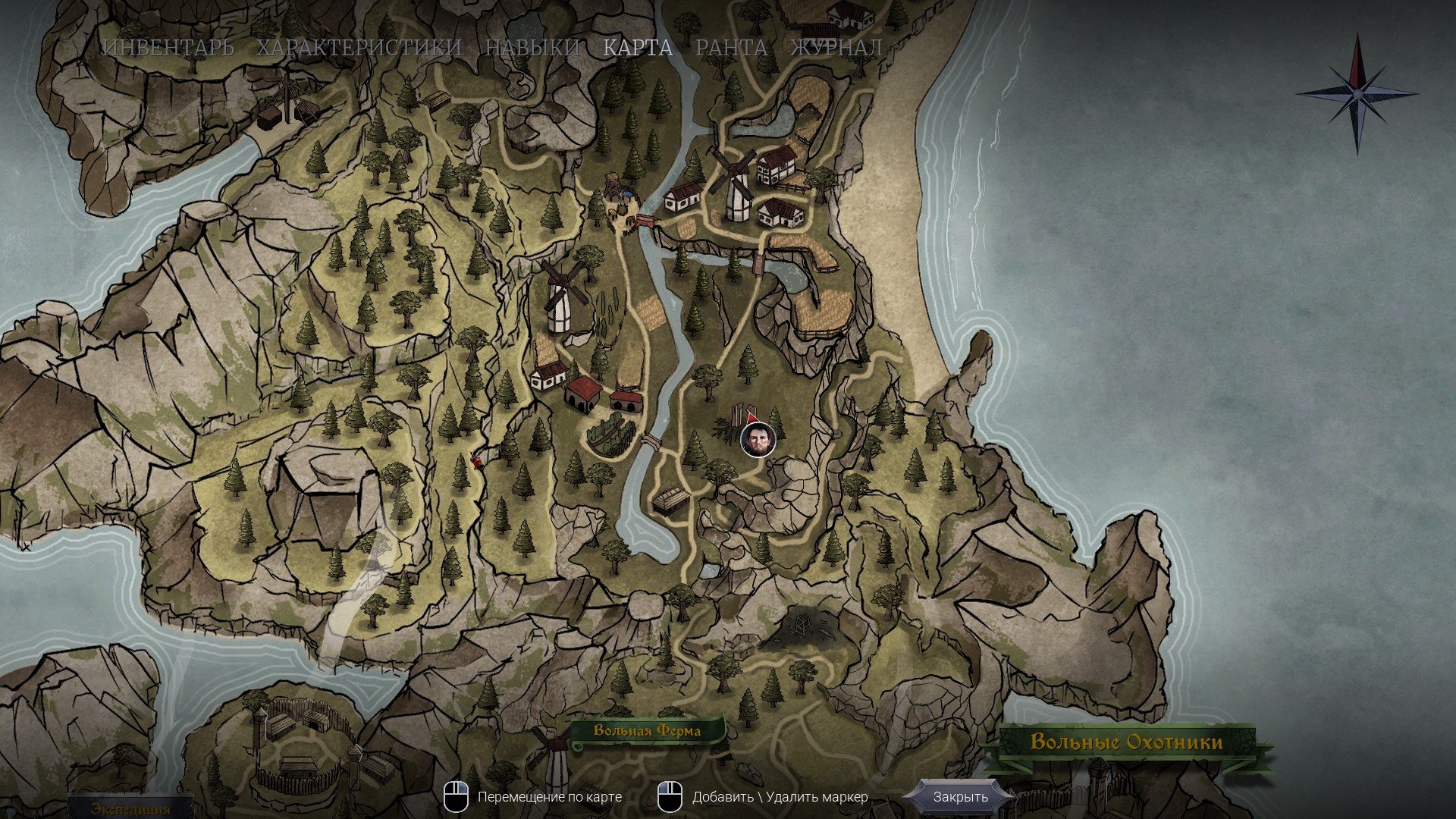Open the Характеристики tab
This screenshot has width=1456, height=819.
click(x=359, y=48)
